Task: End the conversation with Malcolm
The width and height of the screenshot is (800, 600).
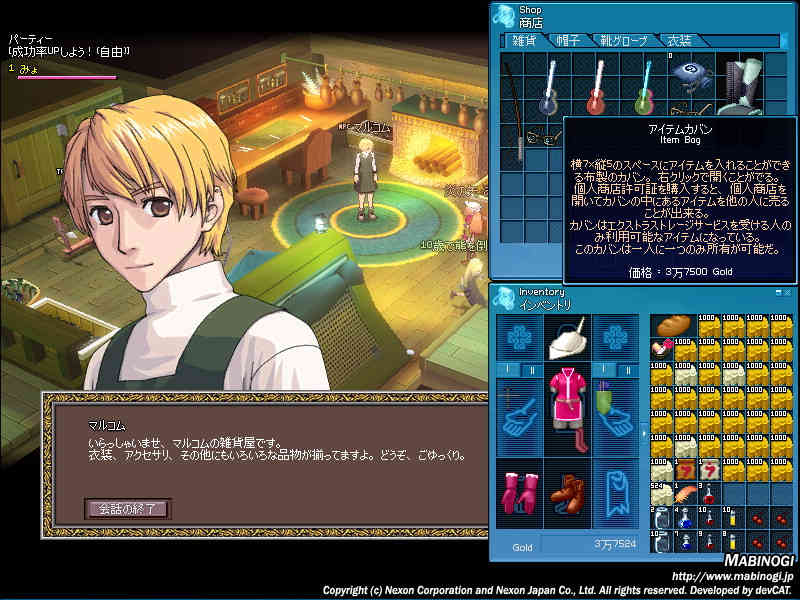Action: (127, 508)
